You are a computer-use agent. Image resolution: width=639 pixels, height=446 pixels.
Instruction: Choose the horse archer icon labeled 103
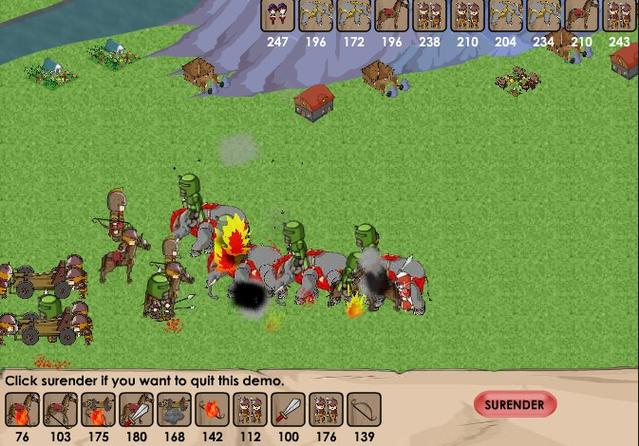tap(60, 410)
